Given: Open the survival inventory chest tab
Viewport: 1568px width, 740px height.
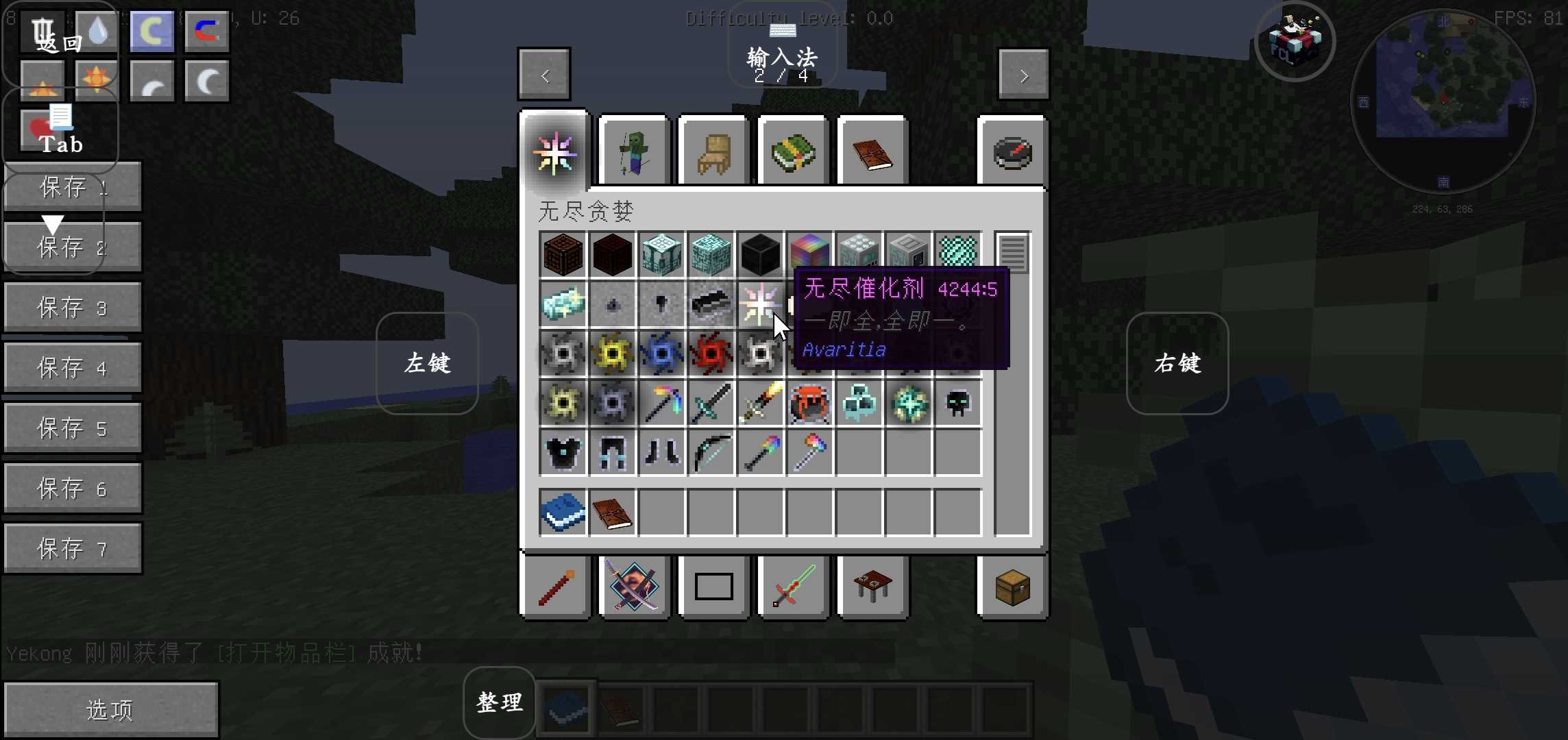Looking at the screenshot, I should 1012,587.
